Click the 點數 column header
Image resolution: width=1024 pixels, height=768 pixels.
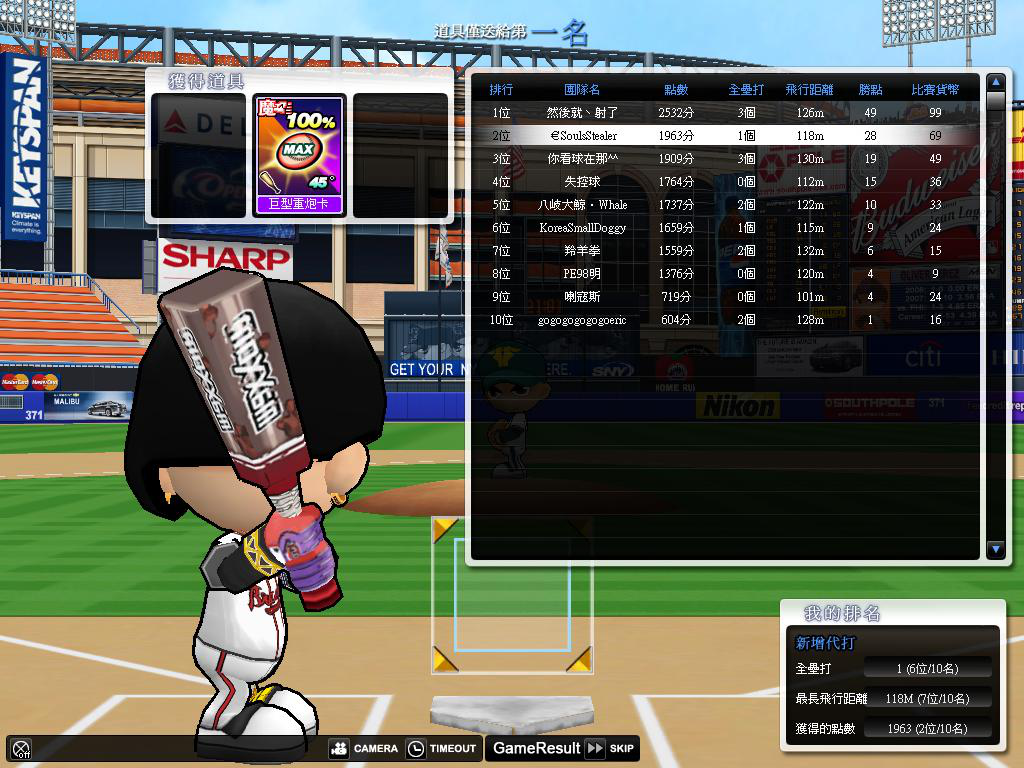coord(676,90)
